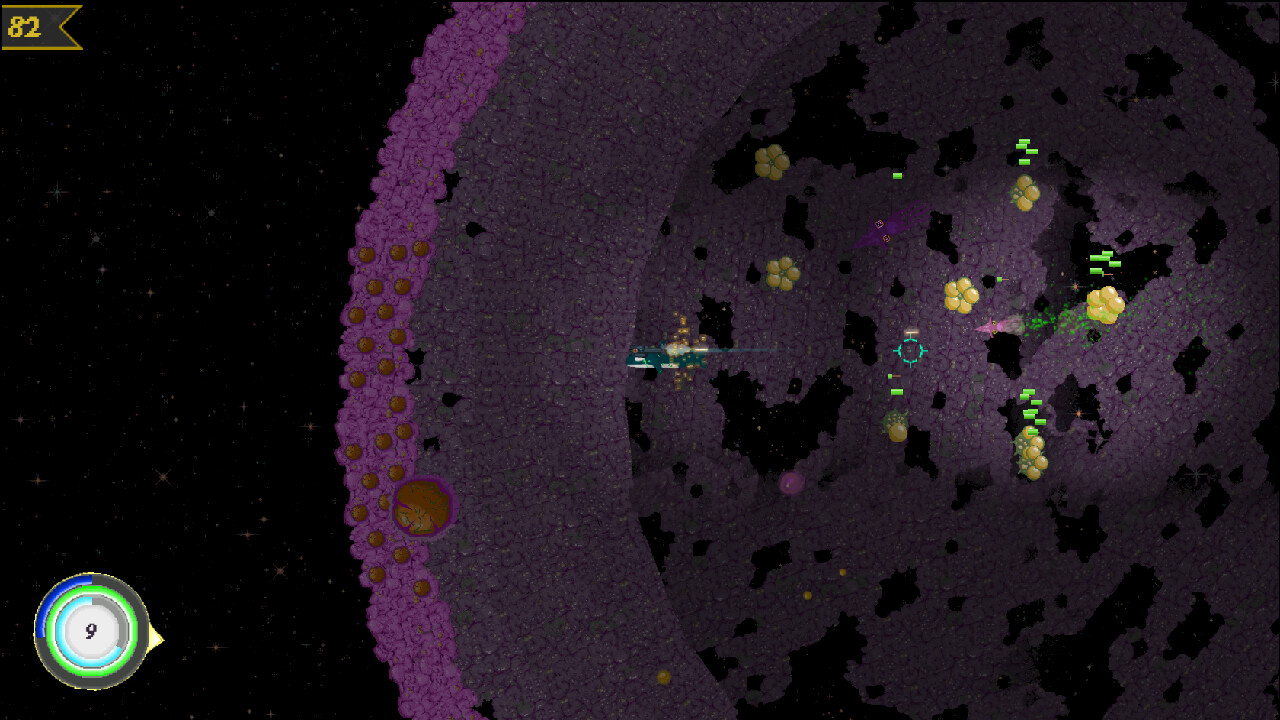Click the teal targeting reticle
The height and width of the screenshot is (720, 1280).
909,352
